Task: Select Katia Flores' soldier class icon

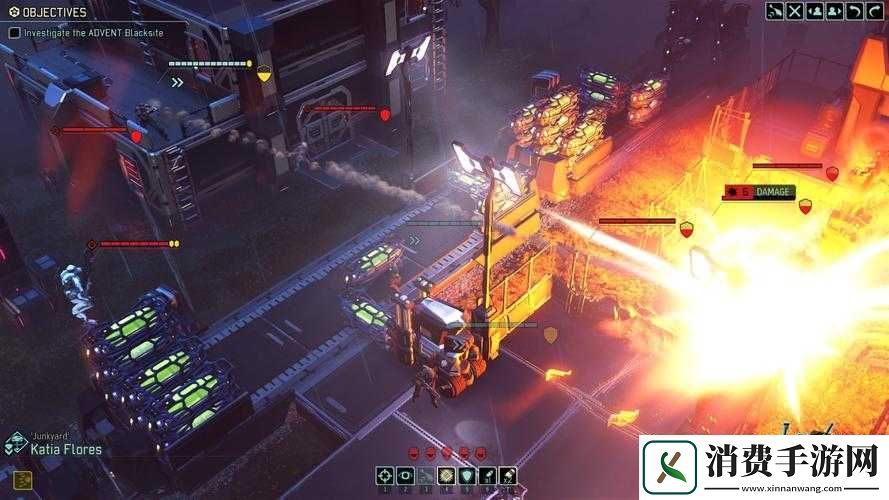Action: pyautogui.click(x=15, y=445)
